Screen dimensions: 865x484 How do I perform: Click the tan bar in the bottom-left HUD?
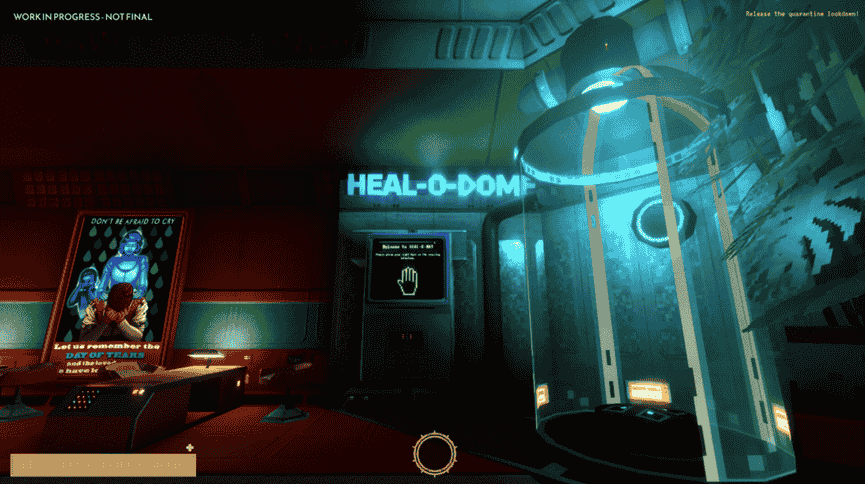[103, 464]
